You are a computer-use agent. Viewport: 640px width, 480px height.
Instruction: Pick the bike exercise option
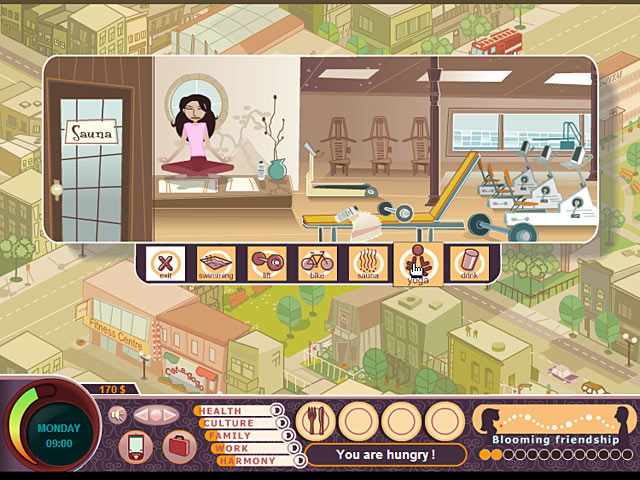pyautogui.click(x=317, y=265)
